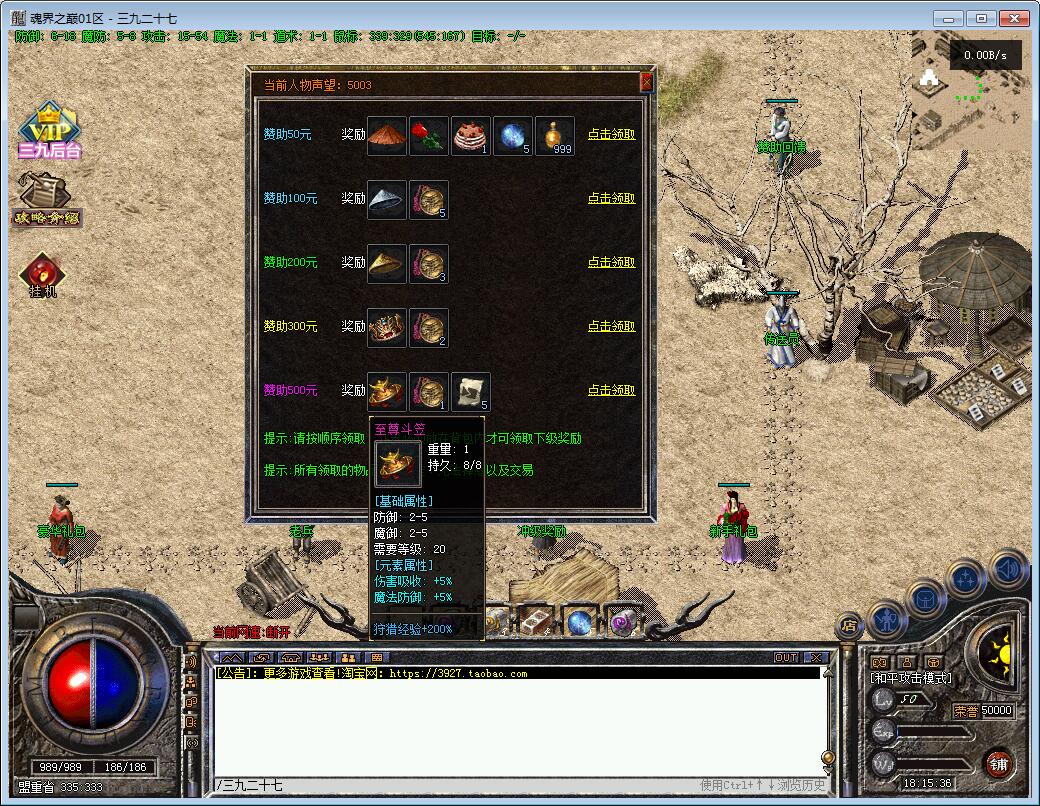Image resolution: width=1040 pixels, height=806 pixels.
Task: Click the red 铺 stall button
Action: tap(998, 764)
